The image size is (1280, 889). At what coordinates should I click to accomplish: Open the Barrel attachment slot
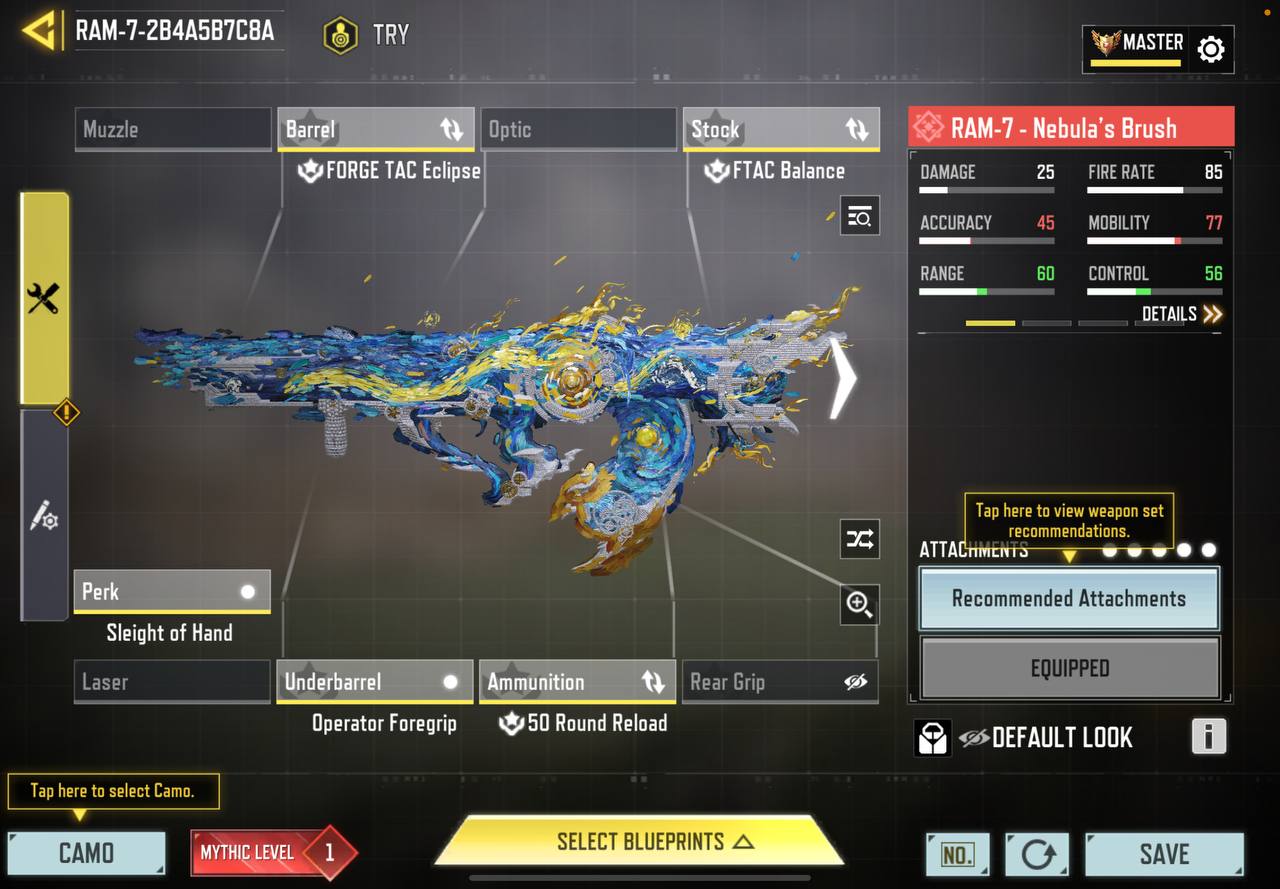[x=376, y=129]
